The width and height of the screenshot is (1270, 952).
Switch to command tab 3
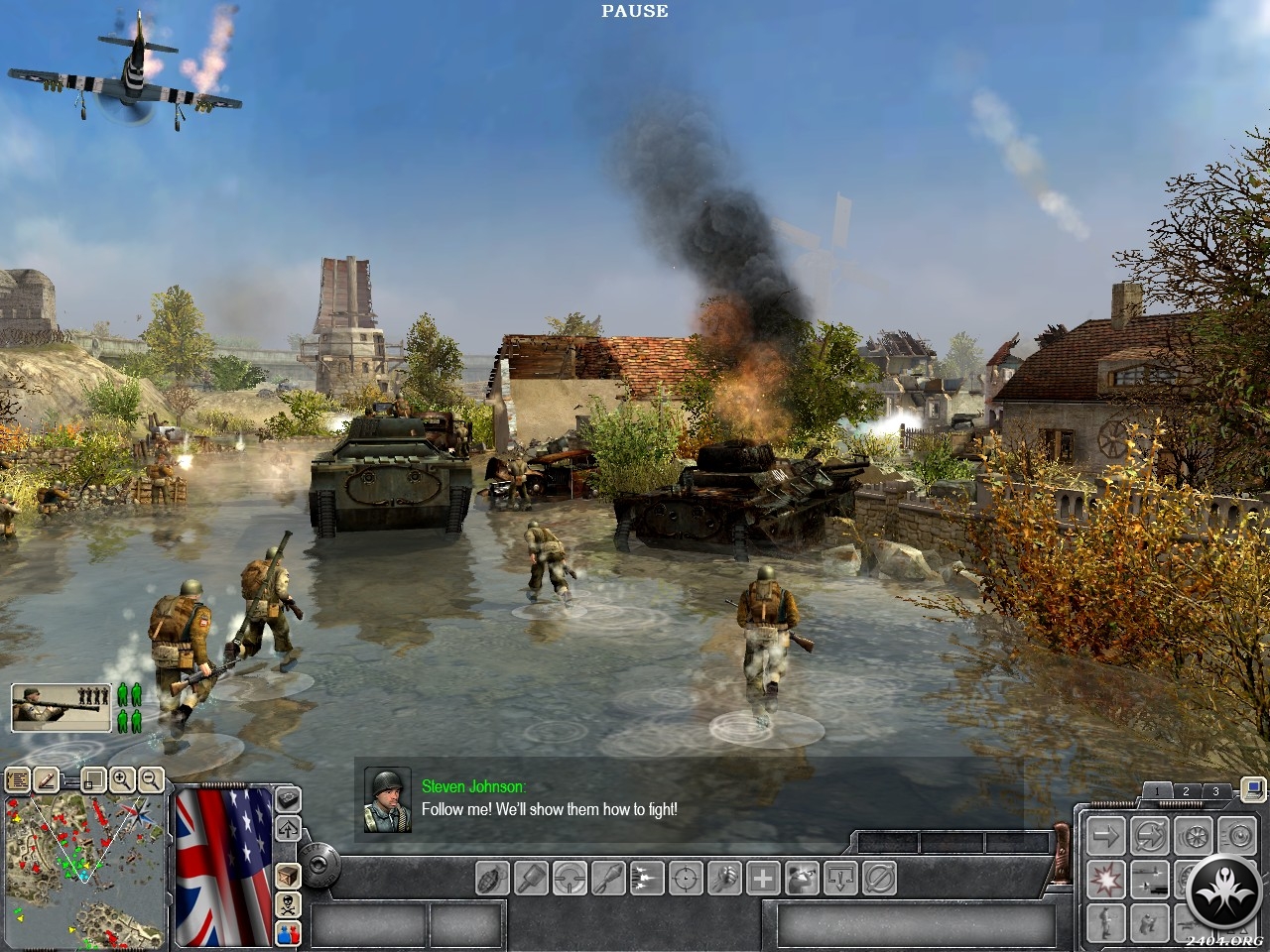[1215, 790]
